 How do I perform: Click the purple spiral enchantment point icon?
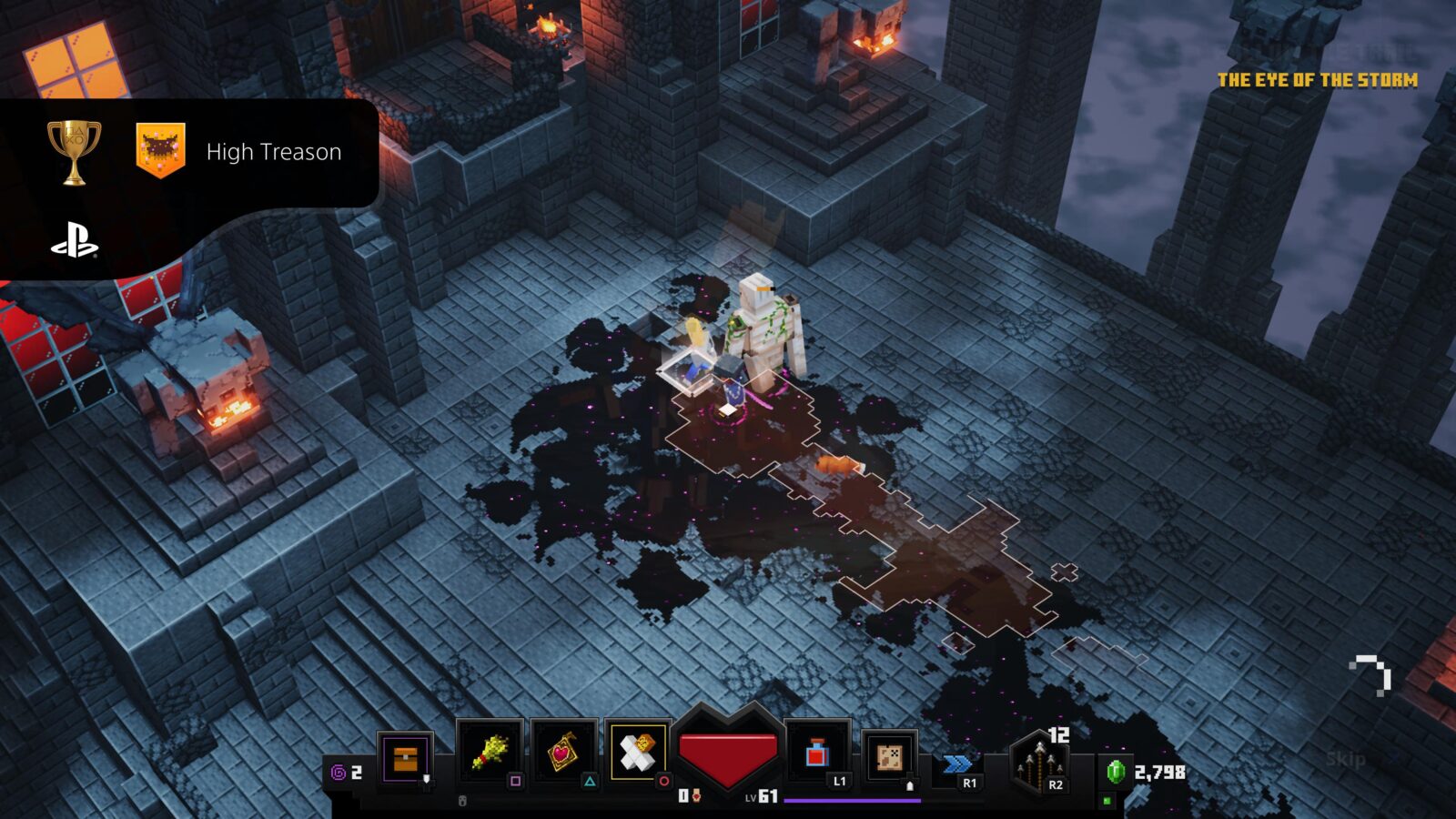tap(339, 773)
